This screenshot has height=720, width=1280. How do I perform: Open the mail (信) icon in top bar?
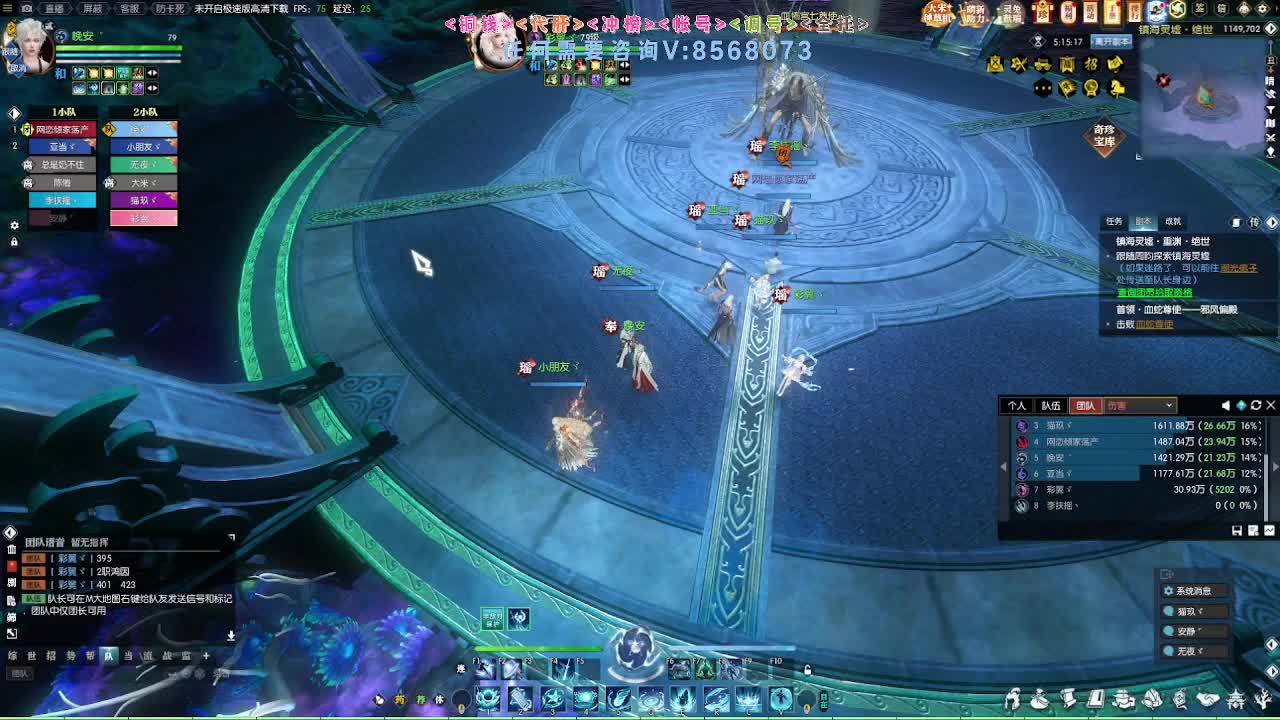[1221, 9]
